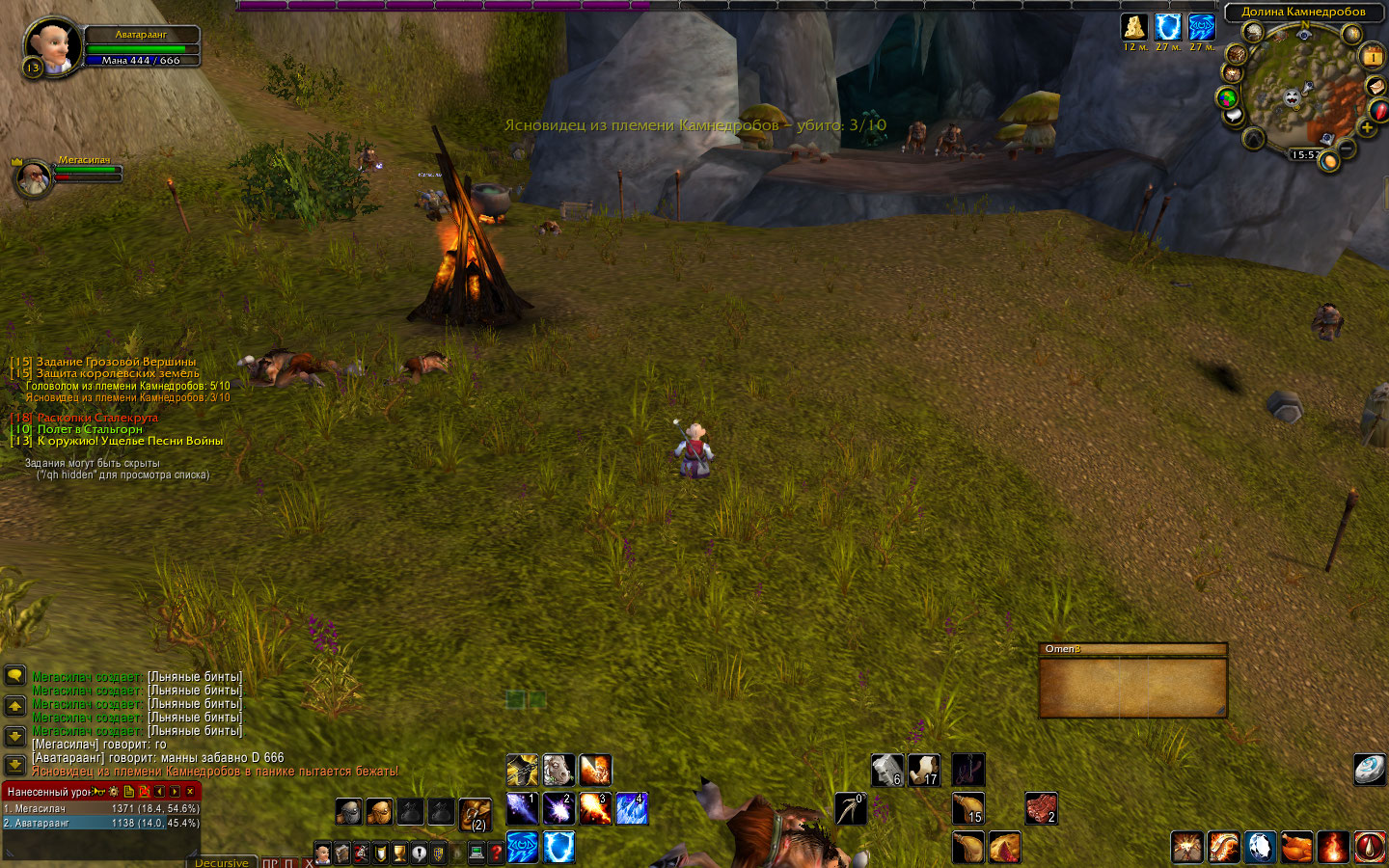Open the red question mark help button

pos(496,853)
